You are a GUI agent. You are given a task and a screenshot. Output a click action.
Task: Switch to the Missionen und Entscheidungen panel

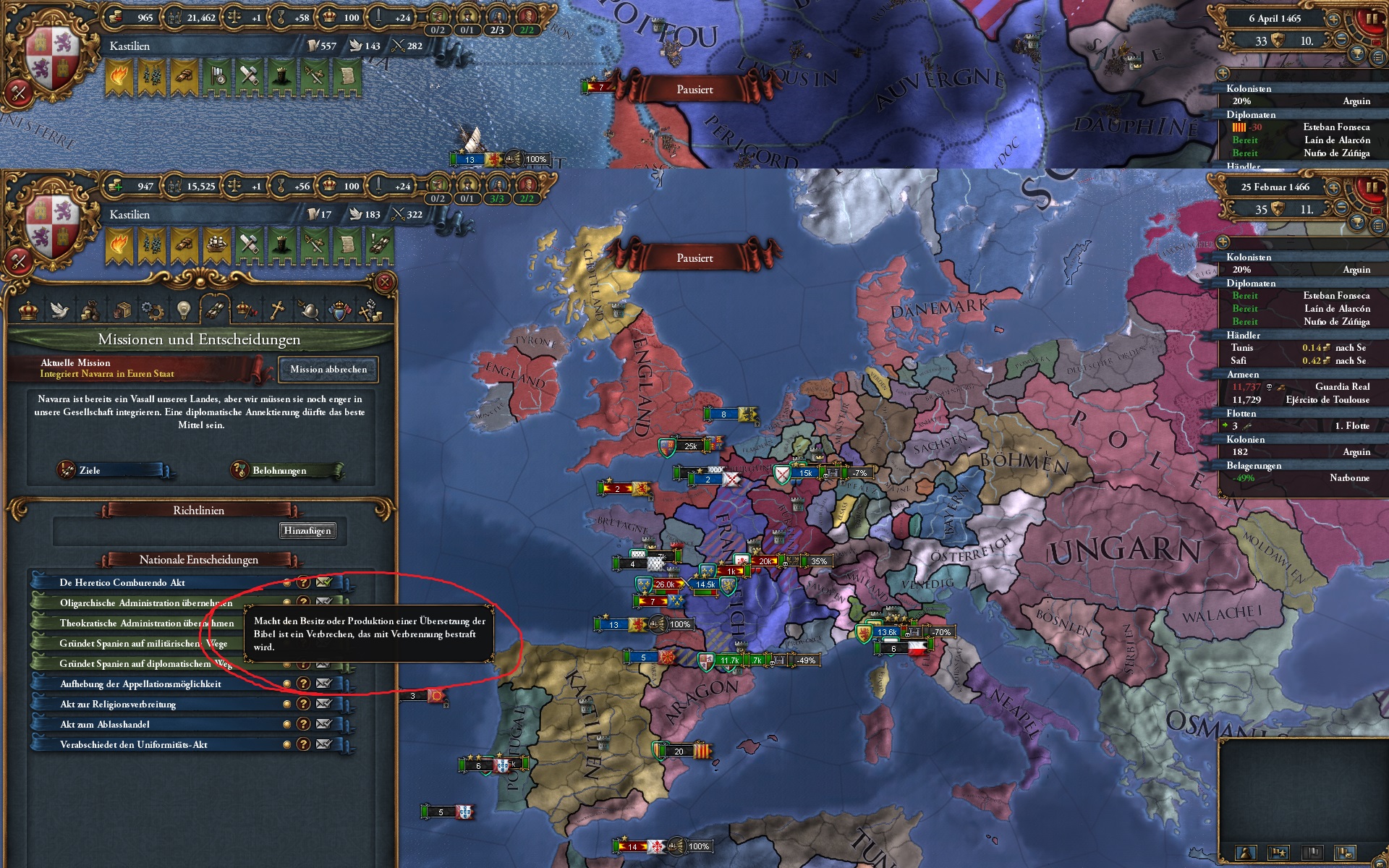pos(216,310)
